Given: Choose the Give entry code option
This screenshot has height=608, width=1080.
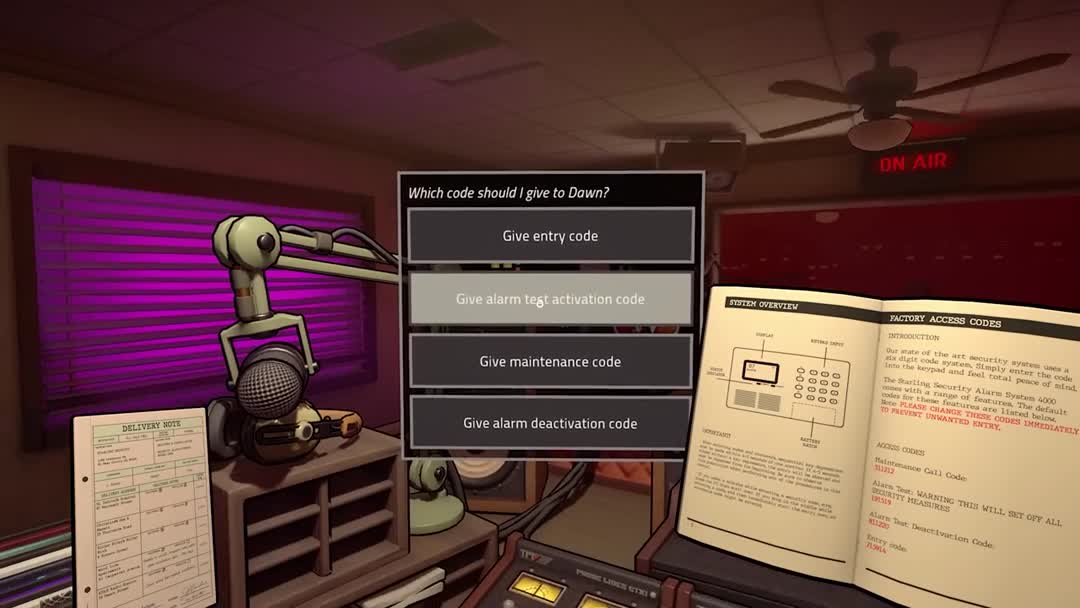Looking at the screenshot, I should pos(550,236).
